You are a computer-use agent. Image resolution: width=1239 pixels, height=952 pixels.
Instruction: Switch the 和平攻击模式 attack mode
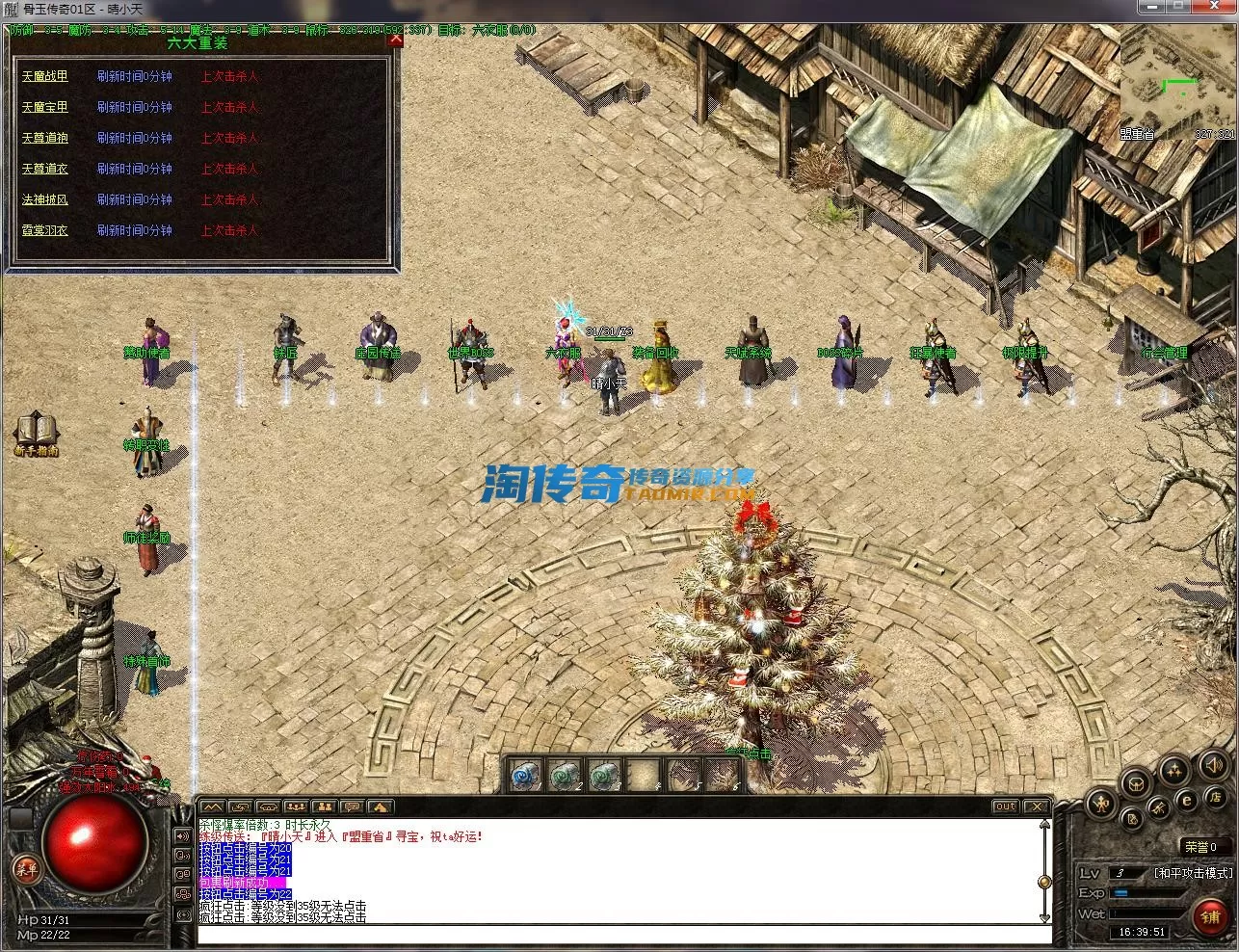pyautogui.click(x=1193, y=873)
